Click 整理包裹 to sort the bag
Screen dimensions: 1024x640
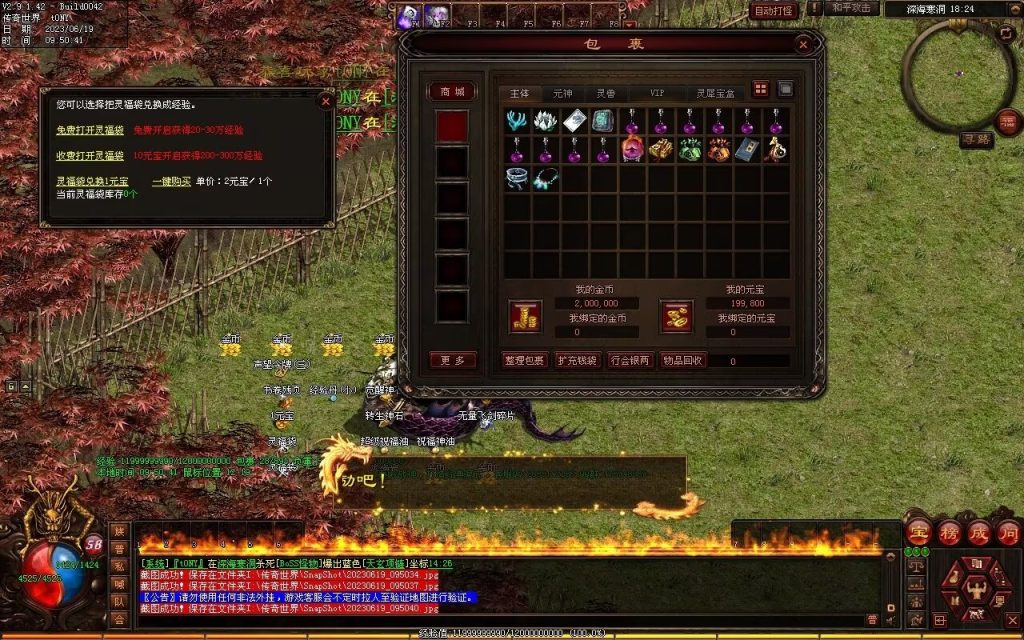tap(524, 360)
